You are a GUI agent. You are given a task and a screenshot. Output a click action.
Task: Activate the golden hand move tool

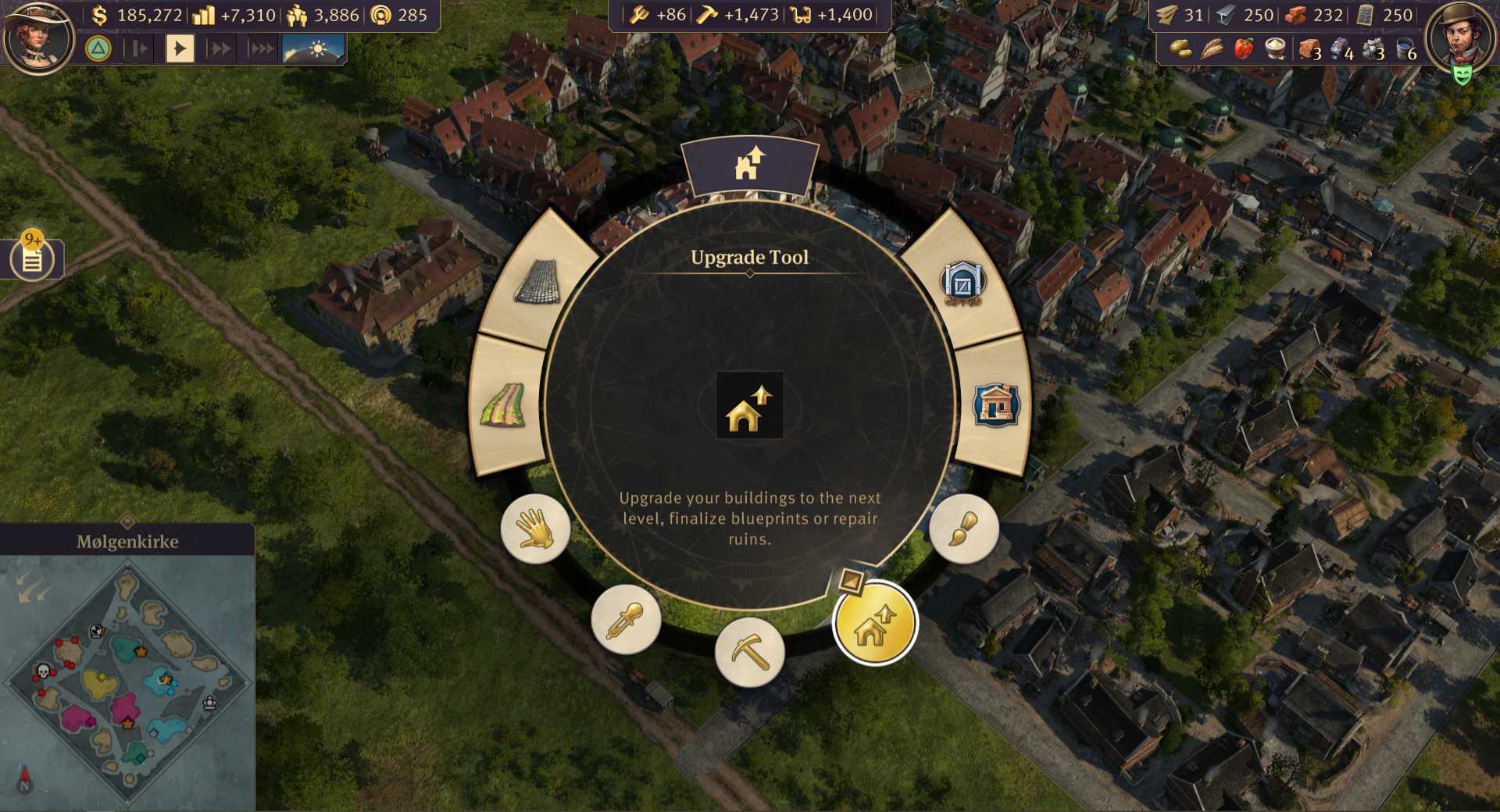pos(535,529)
